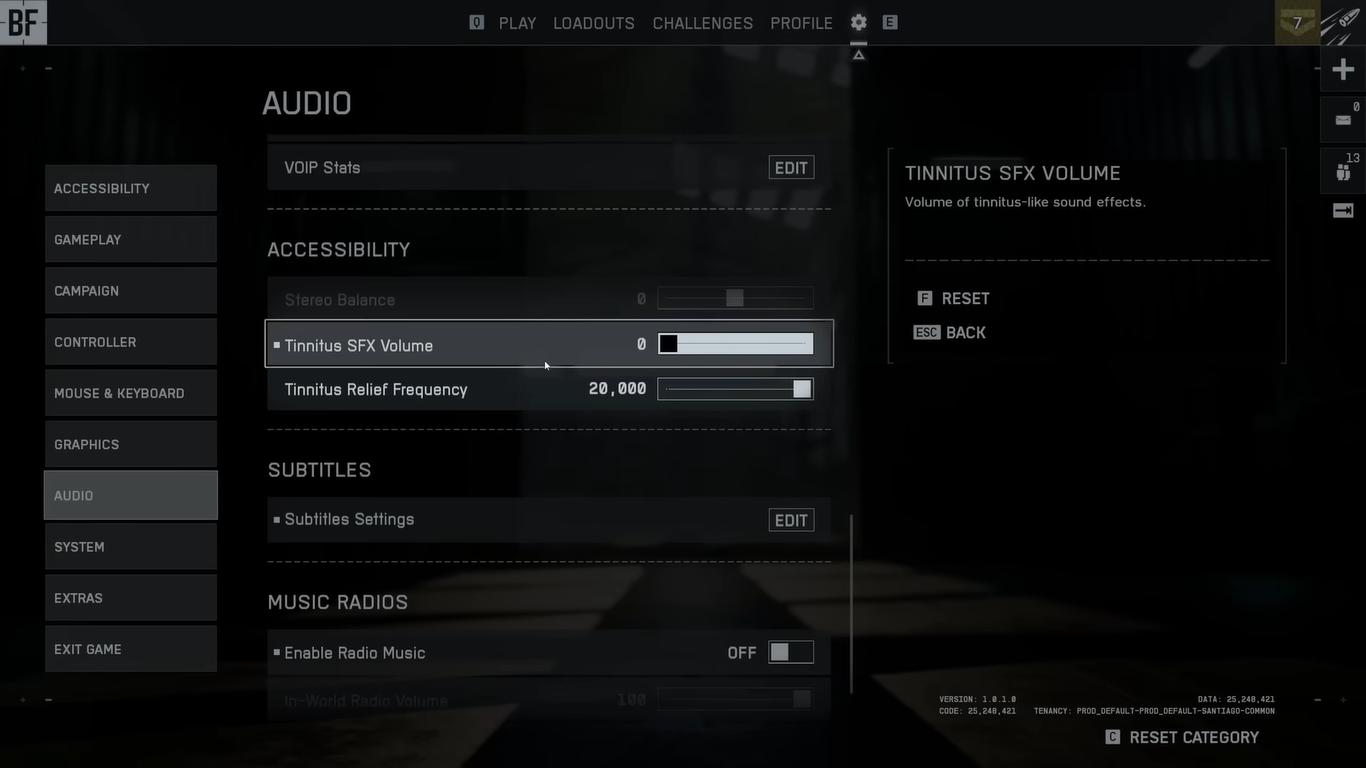Select the Extras category
The height and width of the screenshot is (768, 1366).
(130, 598)
